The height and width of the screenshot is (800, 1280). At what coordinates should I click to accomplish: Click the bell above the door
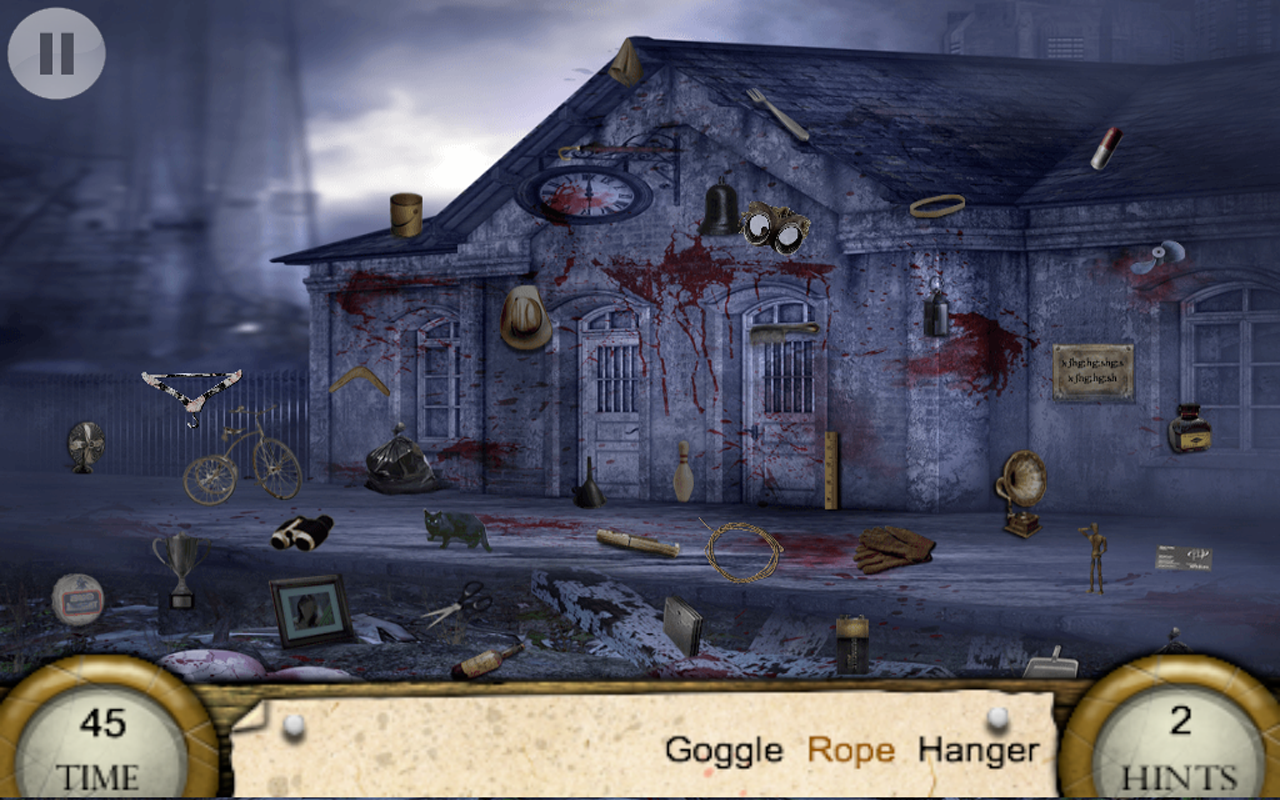coord(718,207)
